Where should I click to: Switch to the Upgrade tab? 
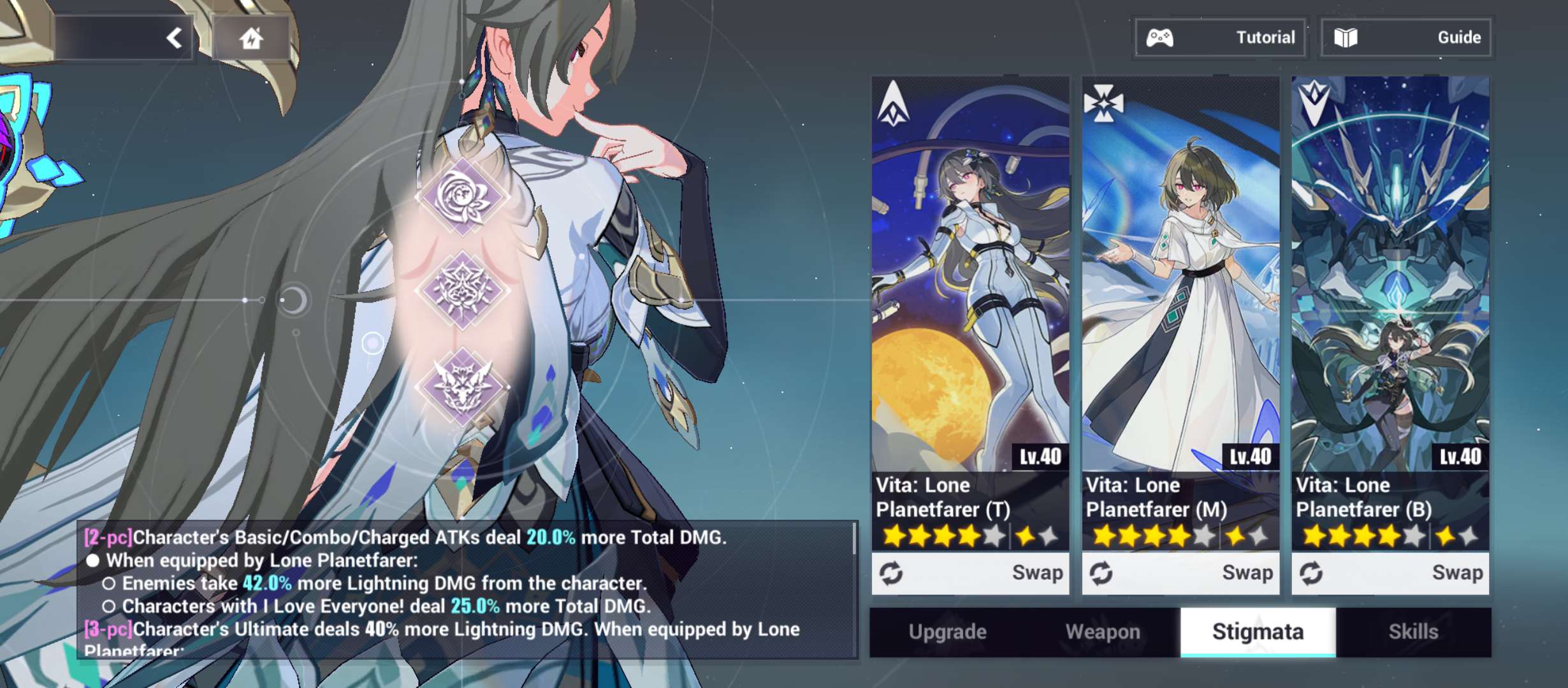pyautogui.click(x=947, y=631)
